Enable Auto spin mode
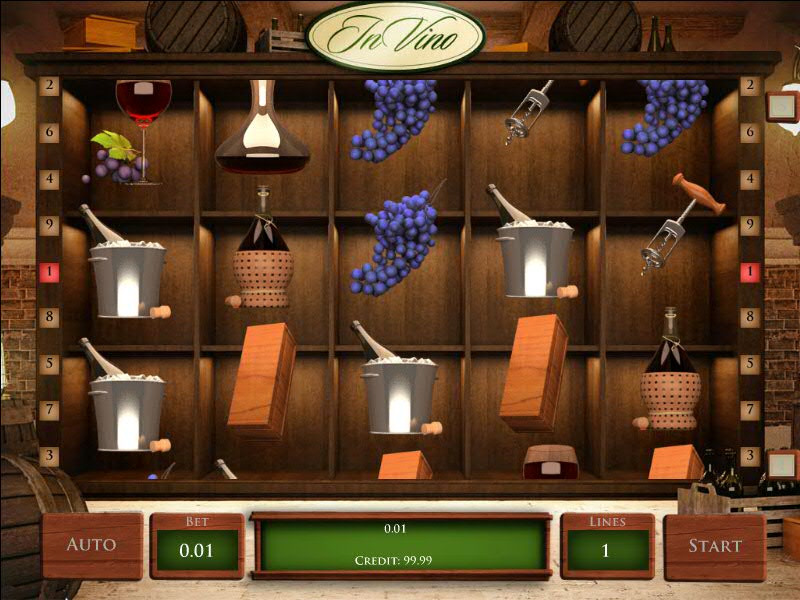Screen dimensions: 800x600 point(91,545)
